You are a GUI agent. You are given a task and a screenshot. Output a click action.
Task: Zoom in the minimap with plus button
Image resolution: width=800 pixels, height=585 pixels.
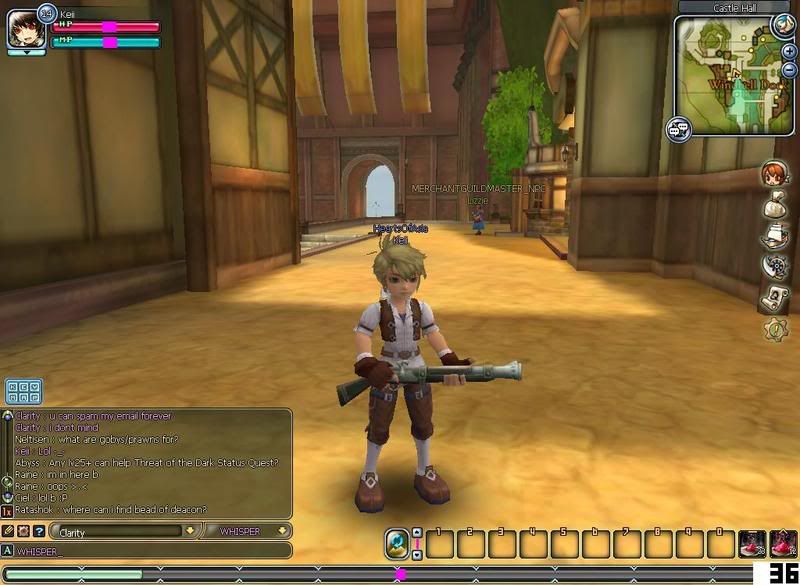[x=789, y=51]
